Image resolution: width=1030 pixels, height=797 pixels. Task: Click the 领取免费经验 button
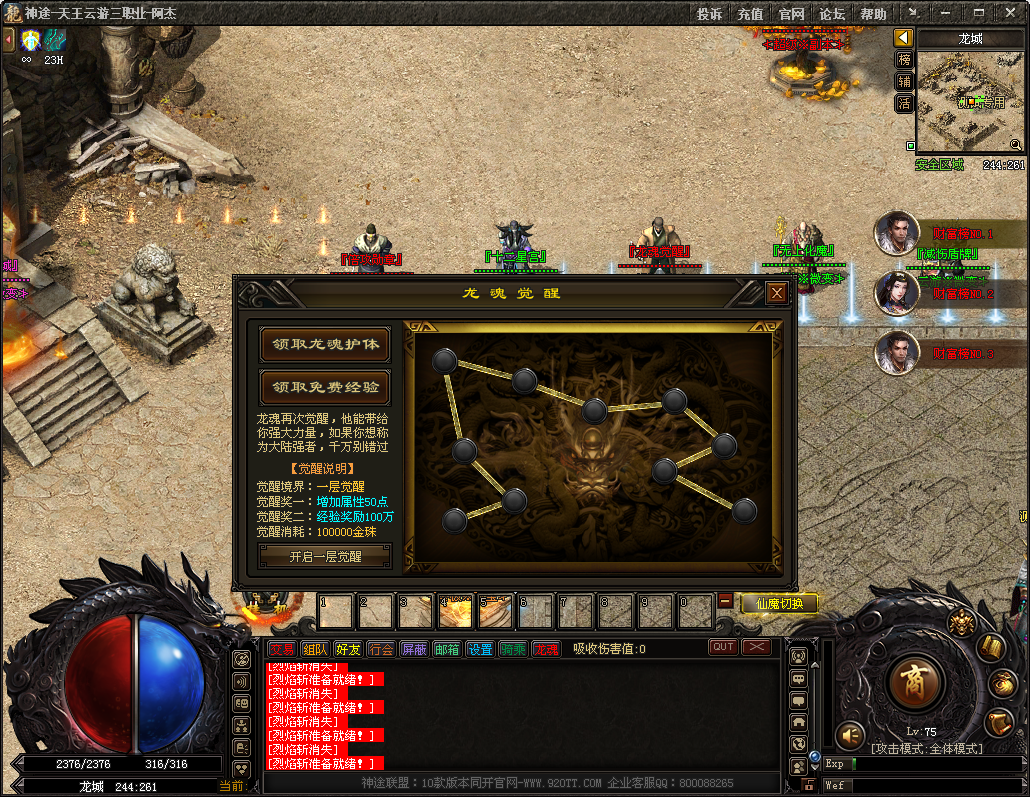tap(325, 387)
